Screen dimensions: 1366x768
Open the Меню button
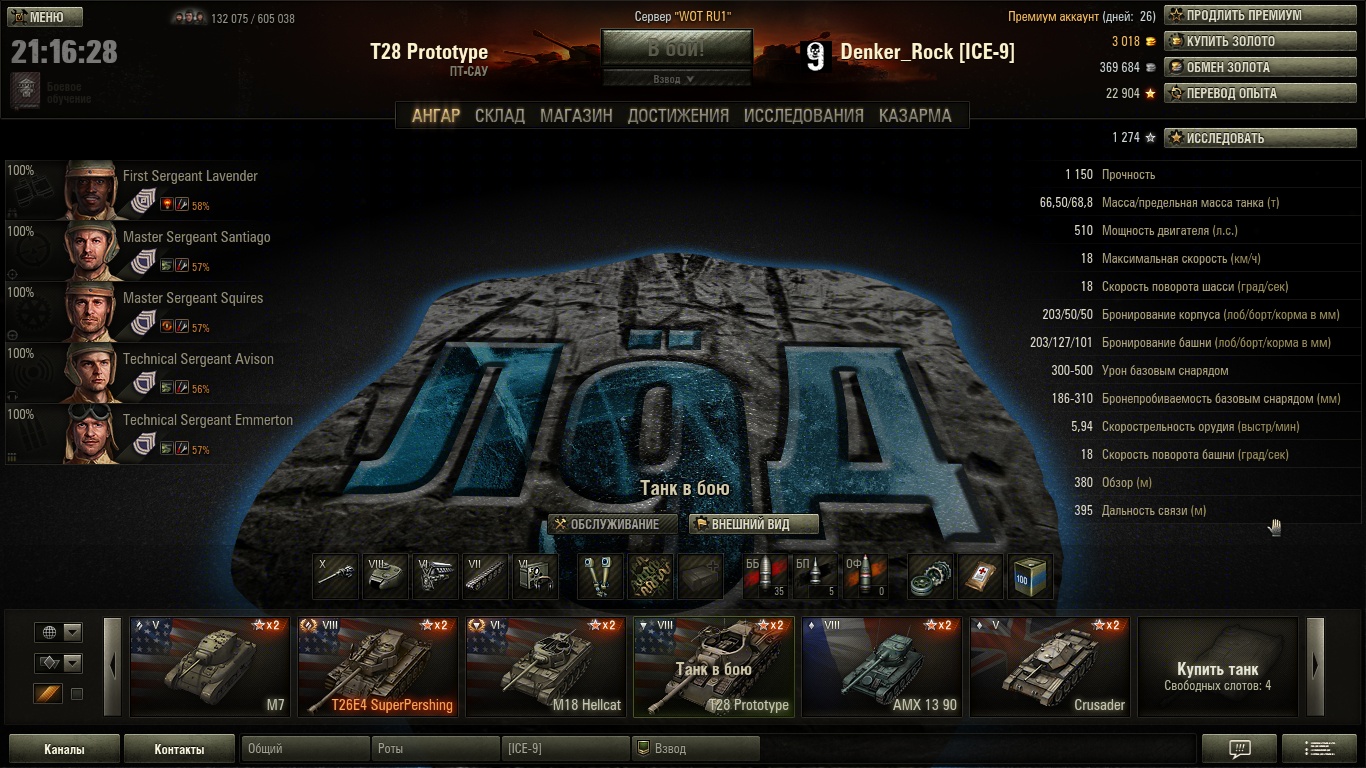pos(45,17)
